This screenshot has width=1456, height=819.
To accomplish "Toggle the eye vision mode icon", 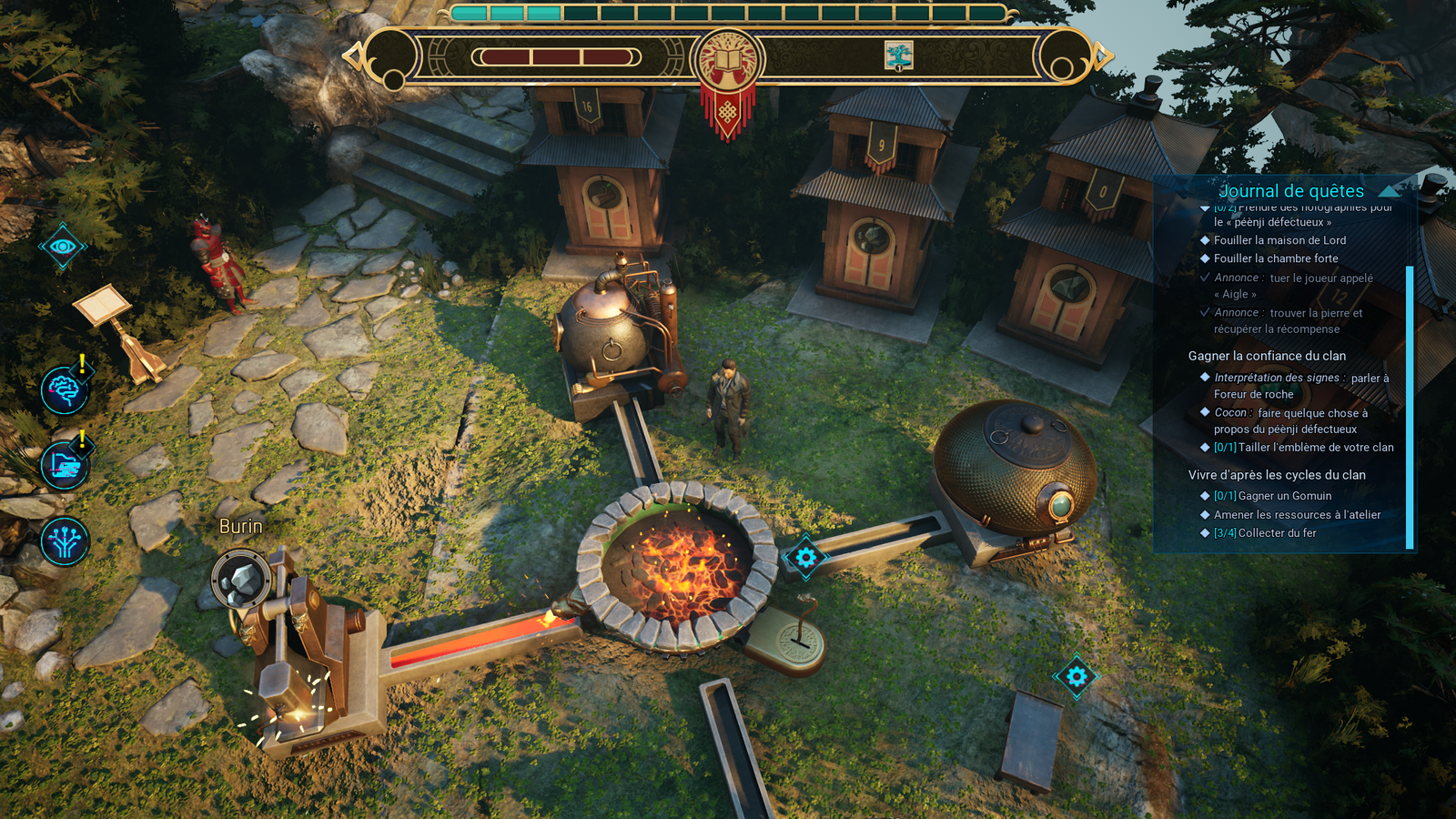I will pyautogui.click(x=63, y=247).
